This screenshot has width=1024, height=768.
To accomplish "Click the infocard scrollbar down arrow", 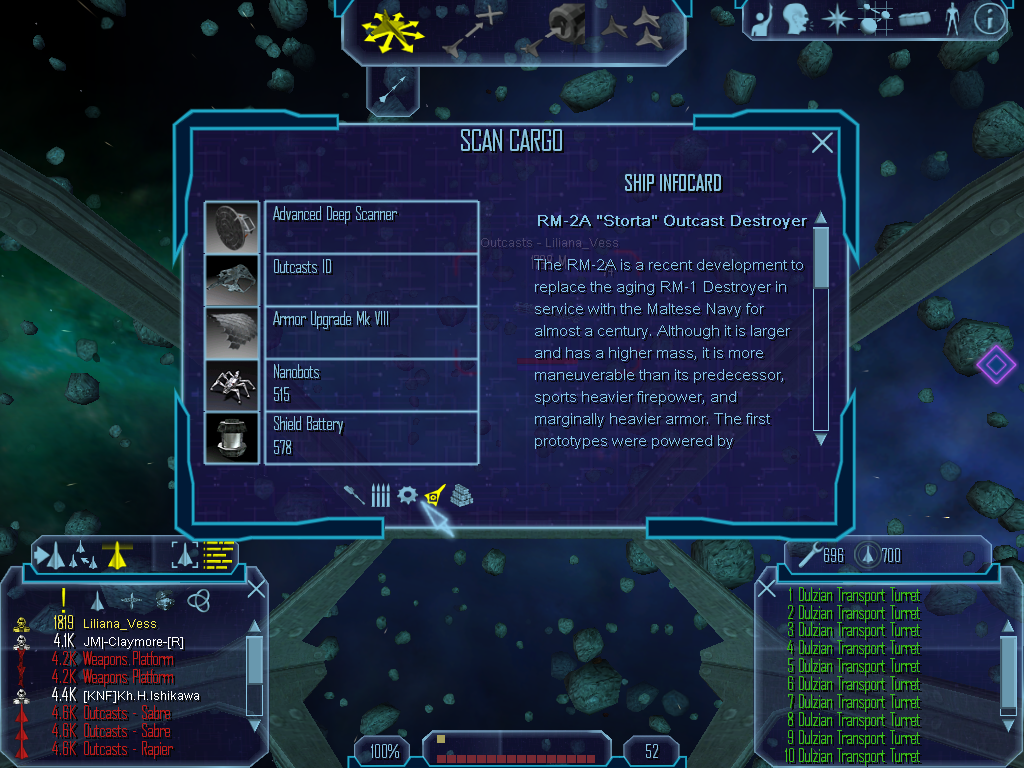I will [821, 438].
